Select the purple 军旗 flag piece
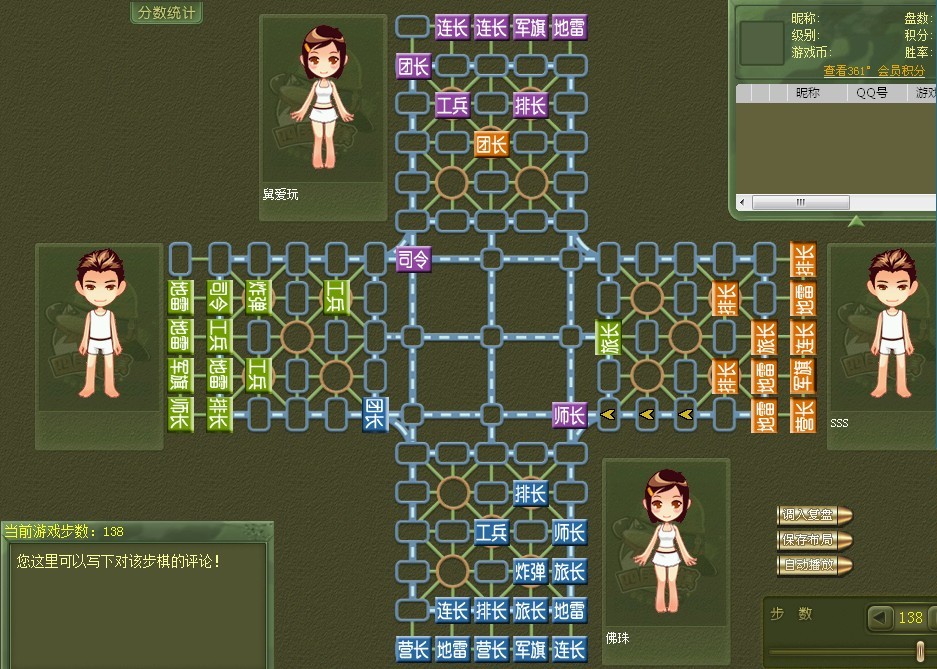The image size is (937, 669). click(x=530, y=27)
